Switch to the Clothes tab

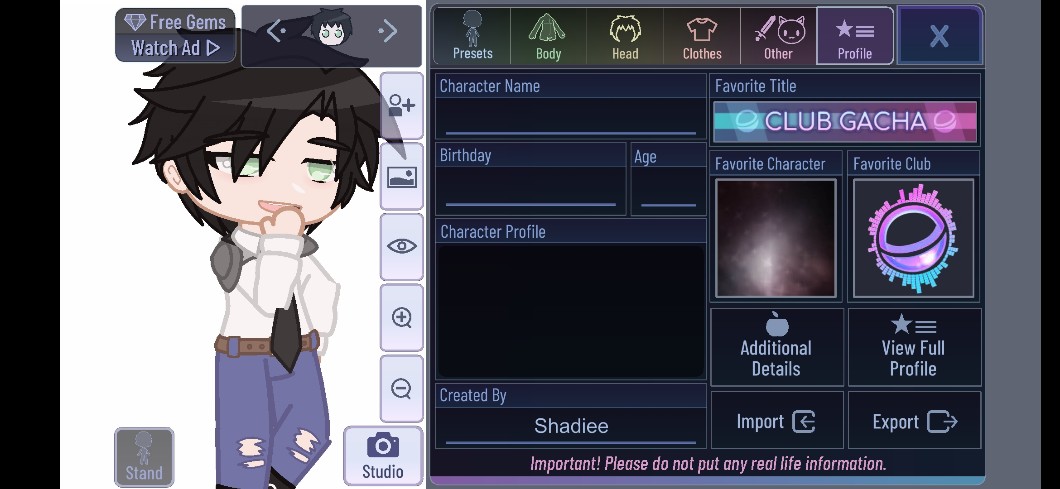point(702,36)
